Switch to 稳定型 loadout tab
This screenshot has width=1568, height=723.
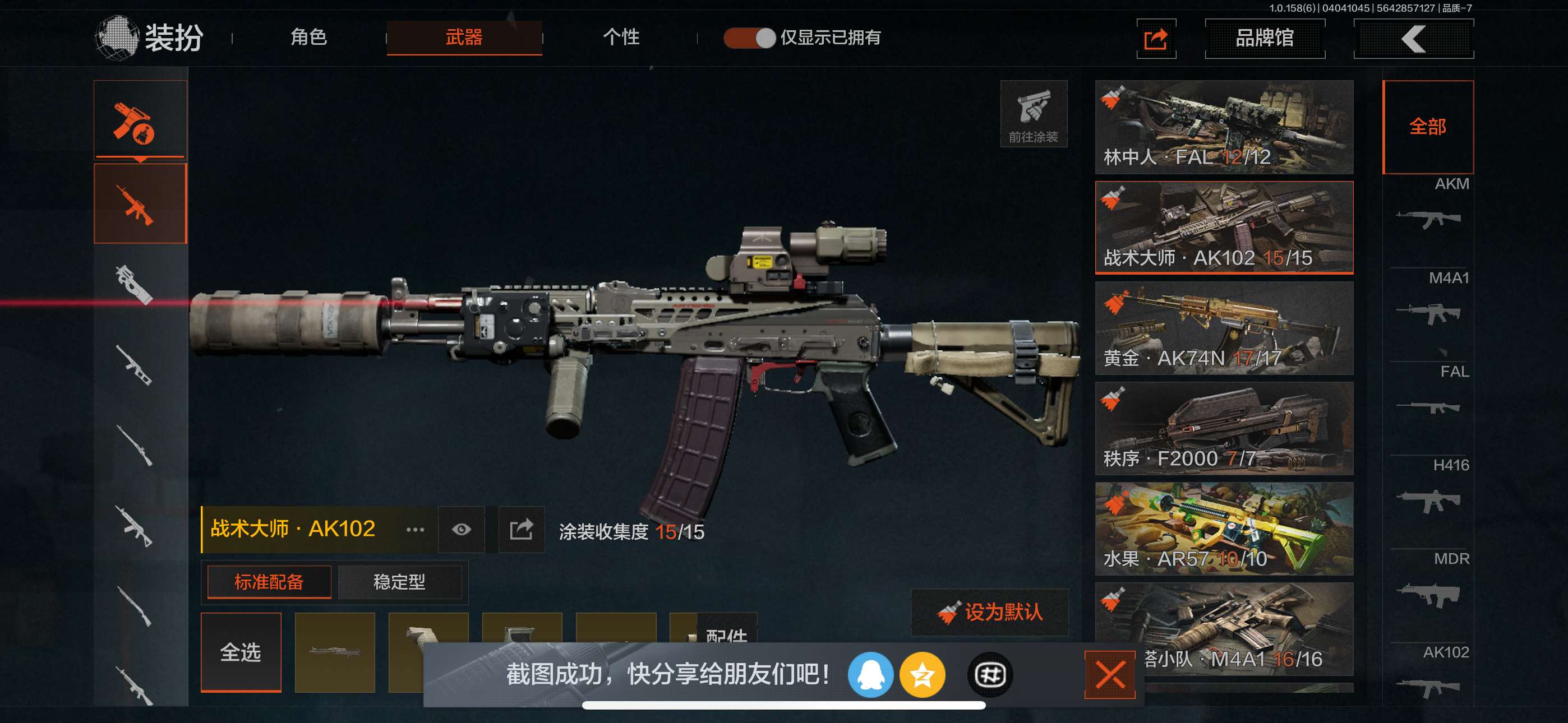point(399,582)
